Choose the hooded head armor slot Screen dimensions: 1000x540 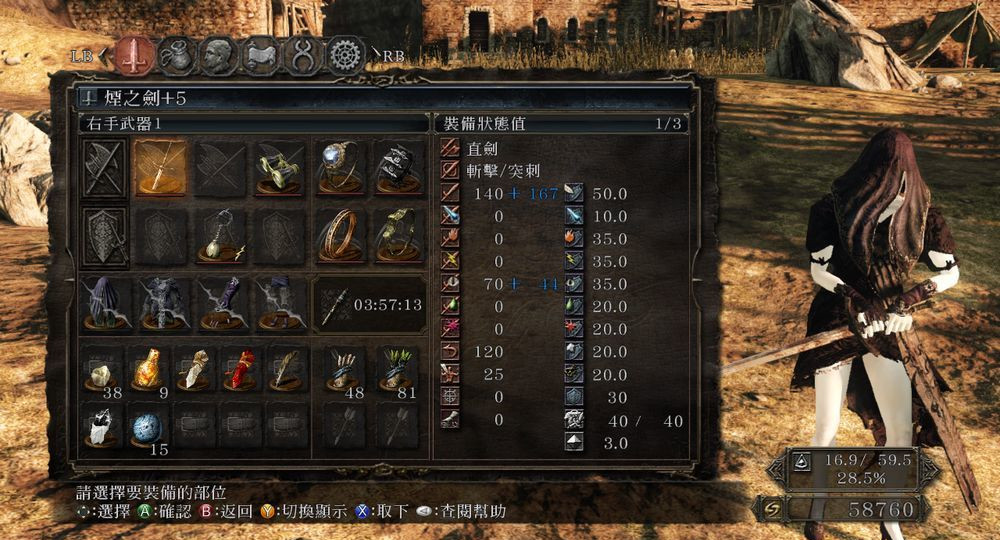coord(105,304)
